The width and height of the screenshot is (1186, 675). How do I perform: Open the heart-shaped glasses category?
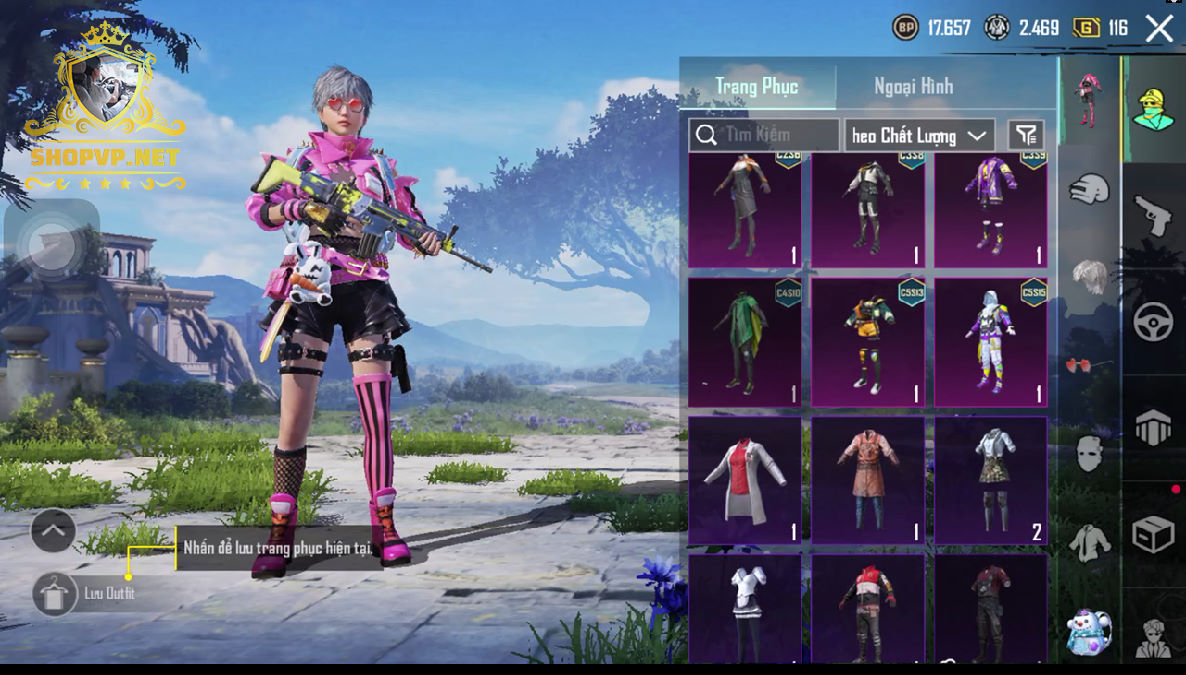pos(1088,364)
